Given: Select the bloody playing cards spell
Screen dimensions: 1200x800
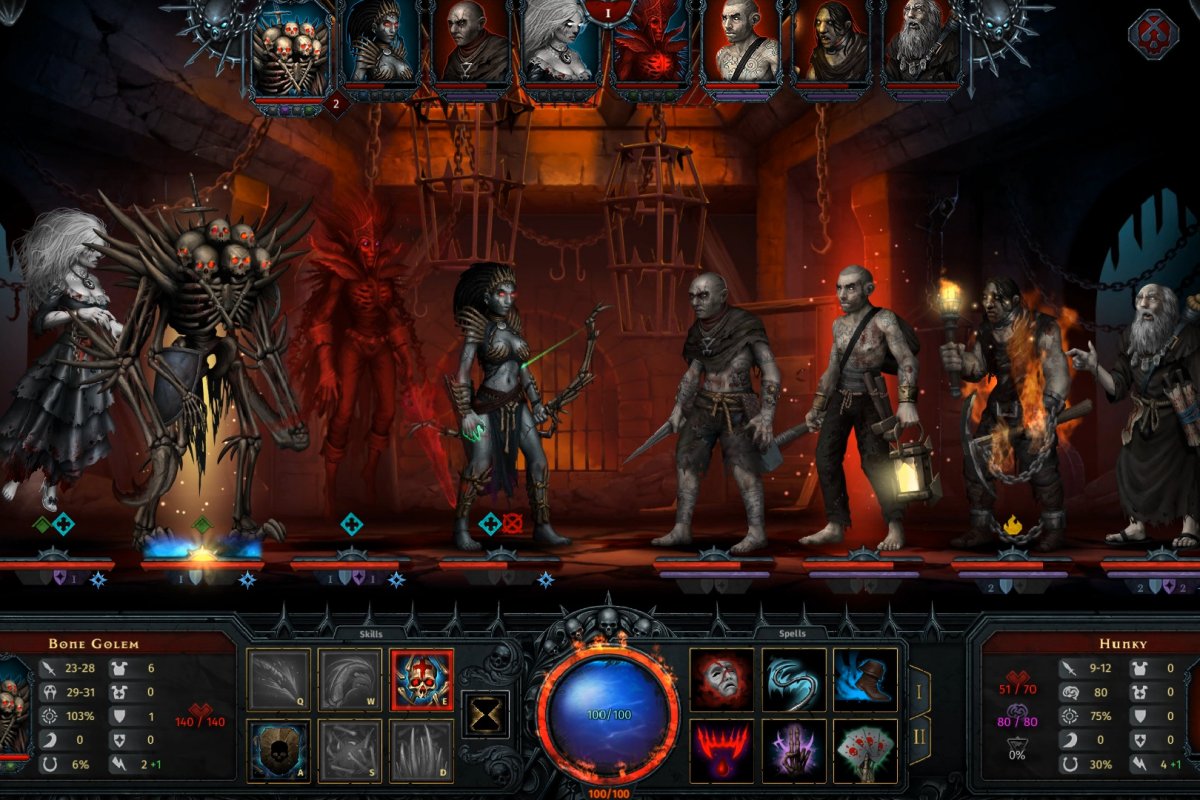Looking at the screenshot, I should tap(865, 750).
